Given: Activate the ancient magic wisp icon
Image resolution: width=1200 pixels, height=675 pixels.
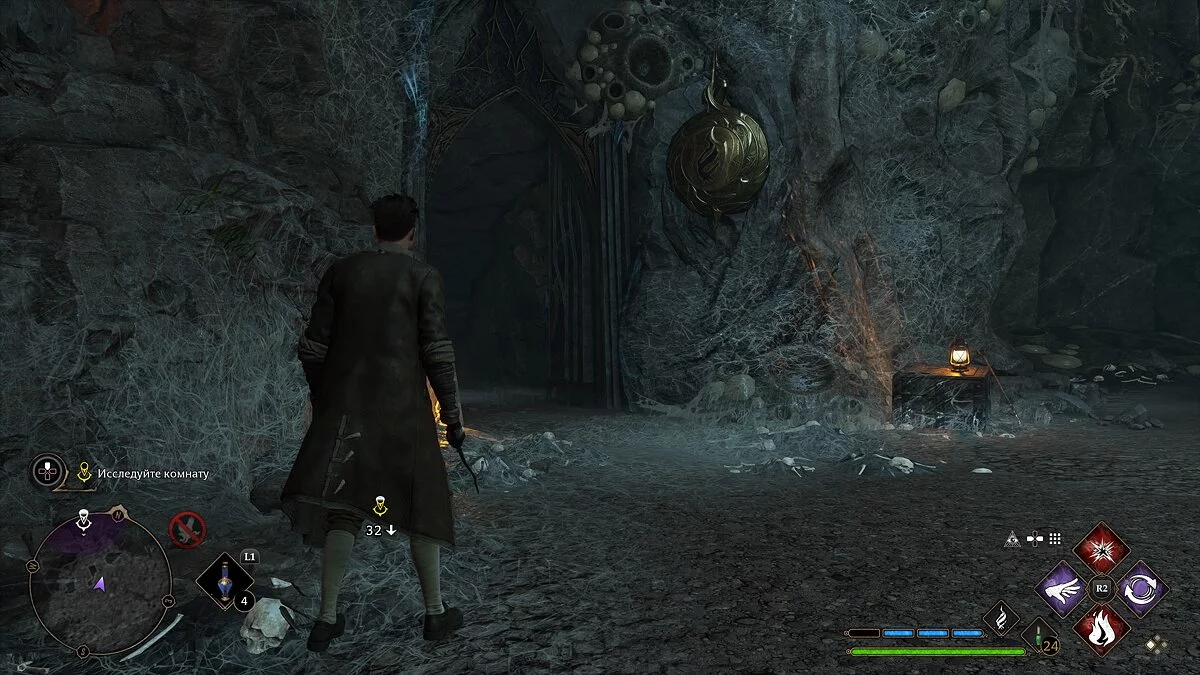Looking at the screenshot, I should pyautogui.click(x=1000, y=619).
